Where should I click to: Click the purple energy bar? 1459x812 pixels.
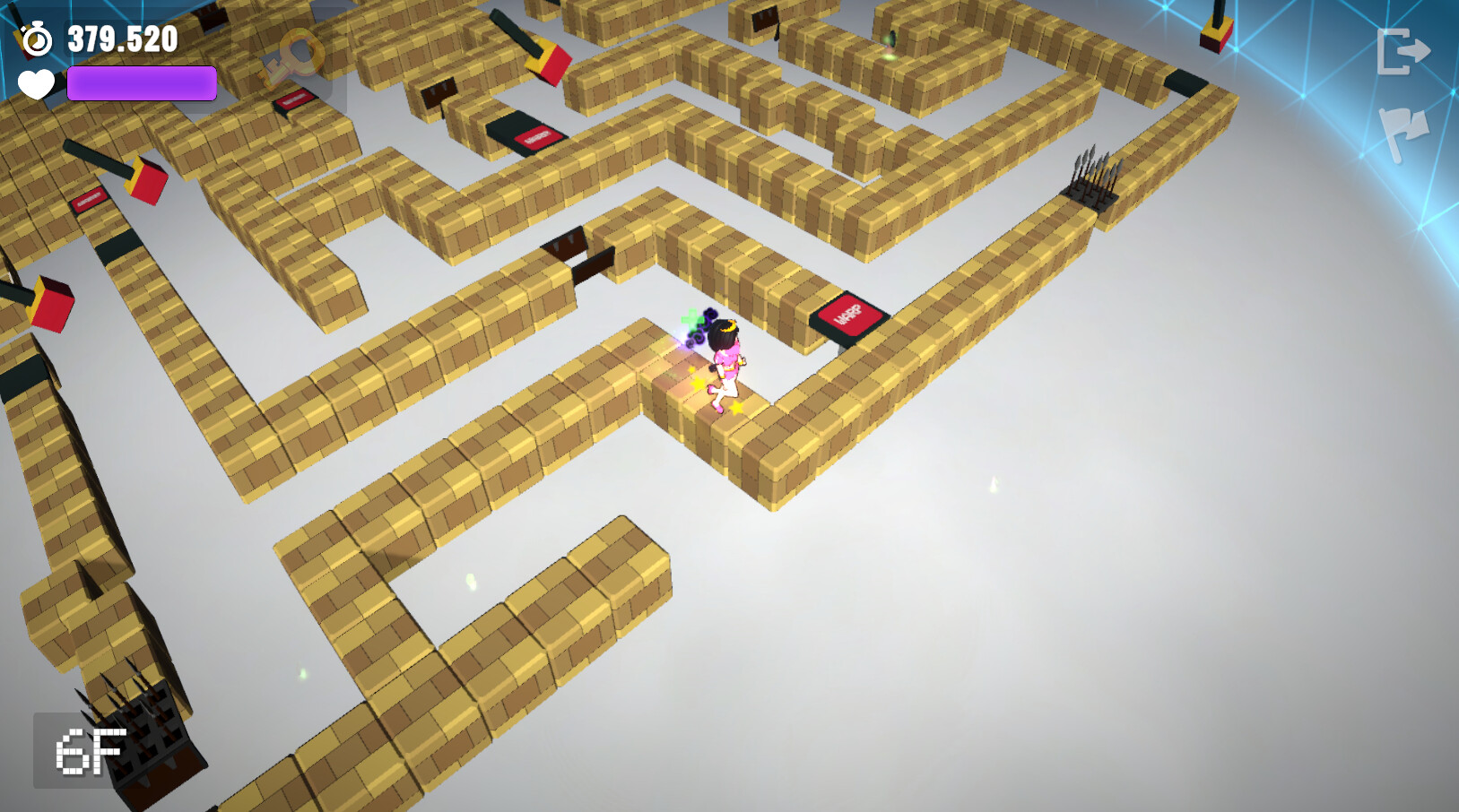pos(141,82)
